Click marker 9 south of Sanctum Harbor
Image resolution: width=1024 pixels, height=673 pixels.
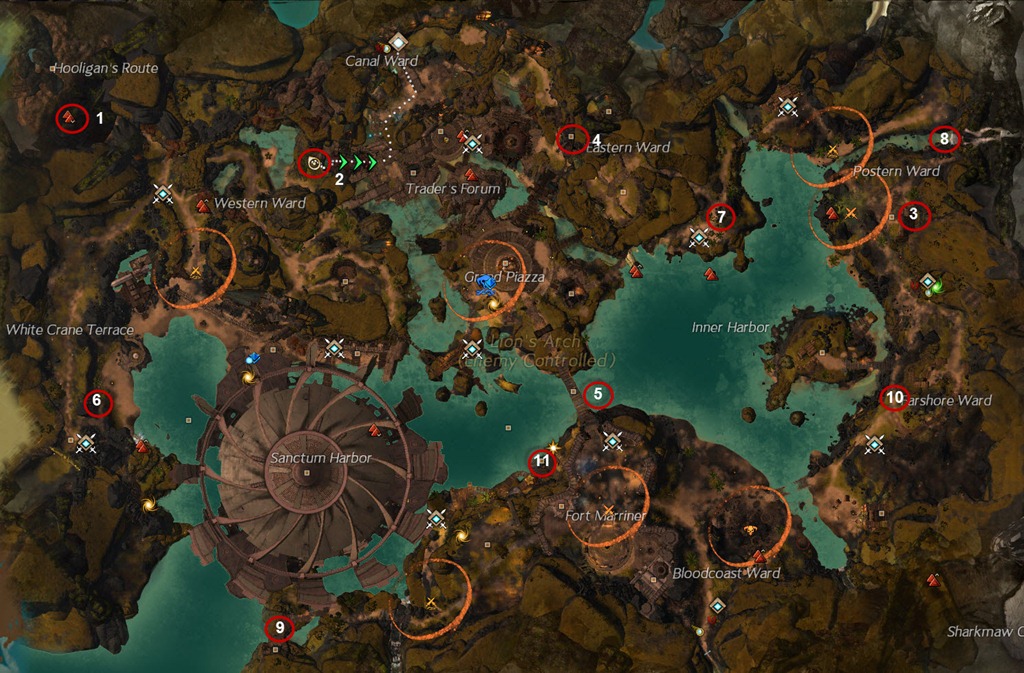(x=279, y=628)
